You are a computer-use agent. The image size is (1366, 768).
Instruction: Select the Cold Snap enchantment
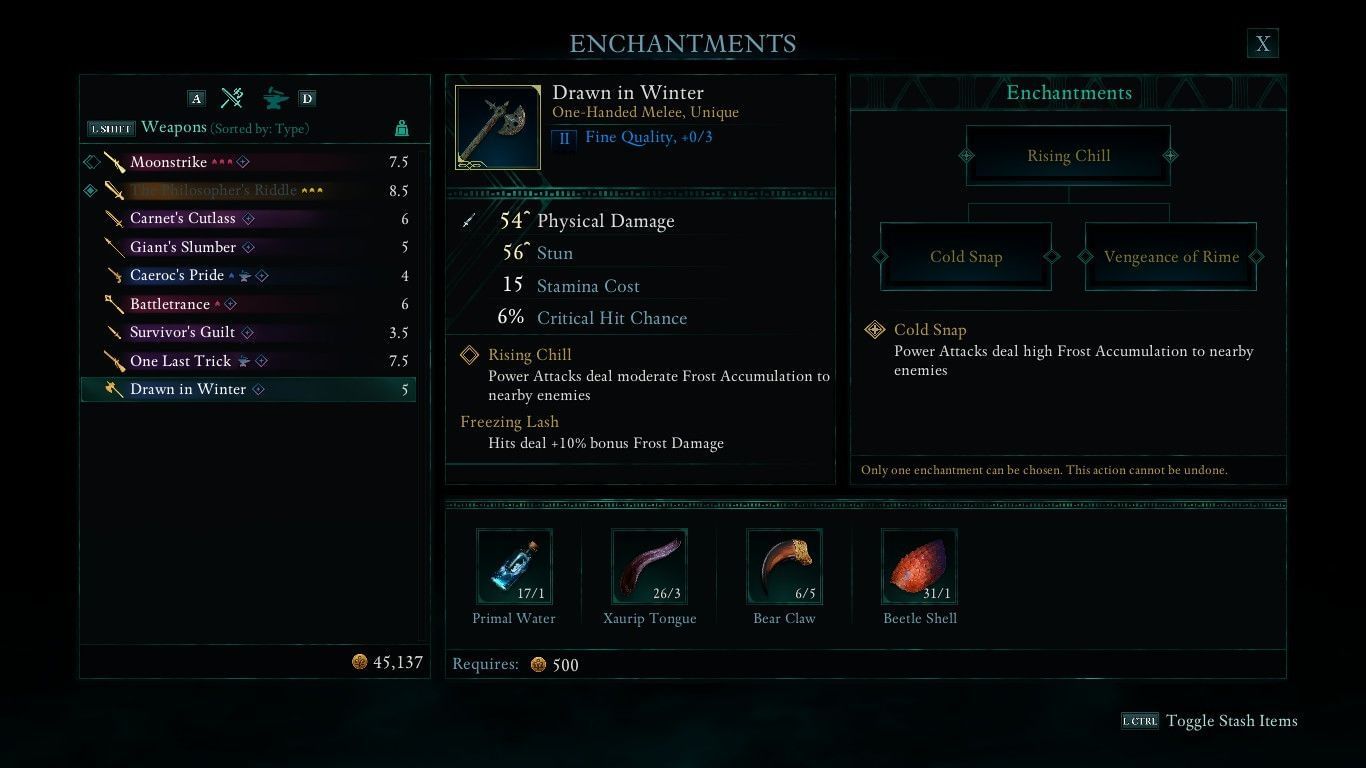pyautogui.click(x=965, y=257)
